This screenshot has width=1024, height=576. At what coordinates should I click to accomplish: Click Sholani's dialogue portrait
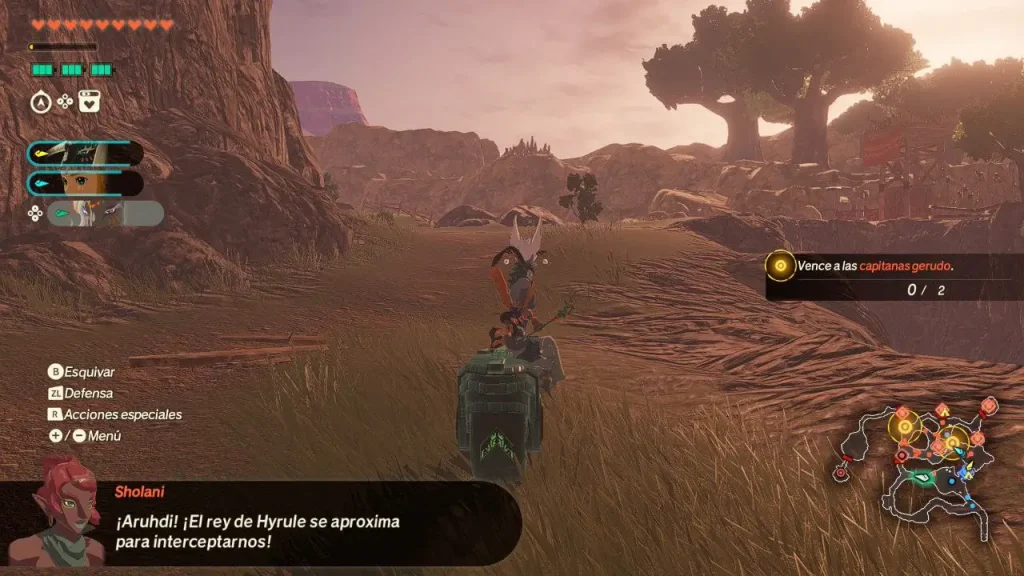[69, 510]
